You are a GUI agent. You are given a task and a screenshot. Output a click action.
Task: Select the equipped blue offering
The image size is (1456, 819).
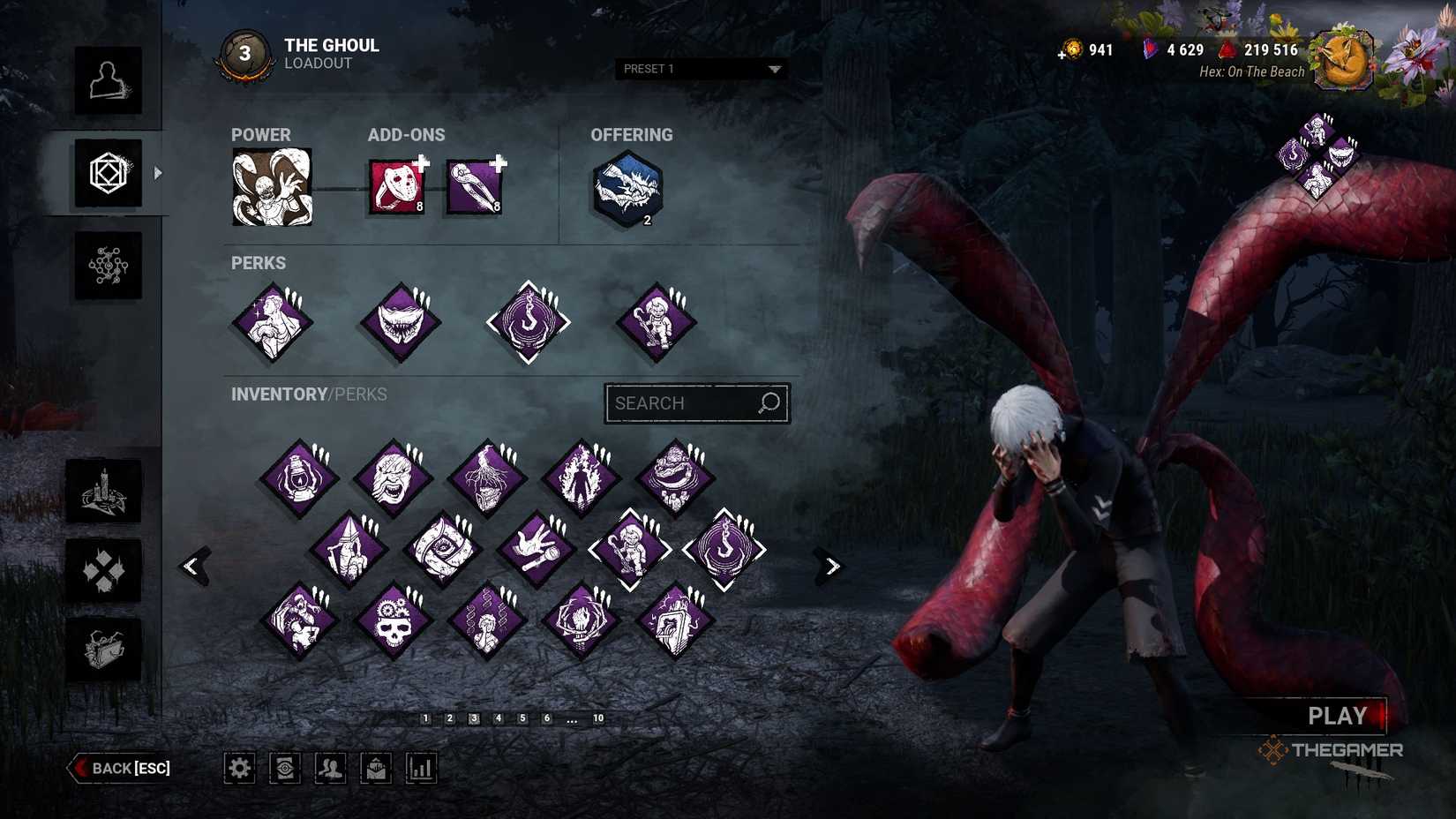click(x=627, y=187)
